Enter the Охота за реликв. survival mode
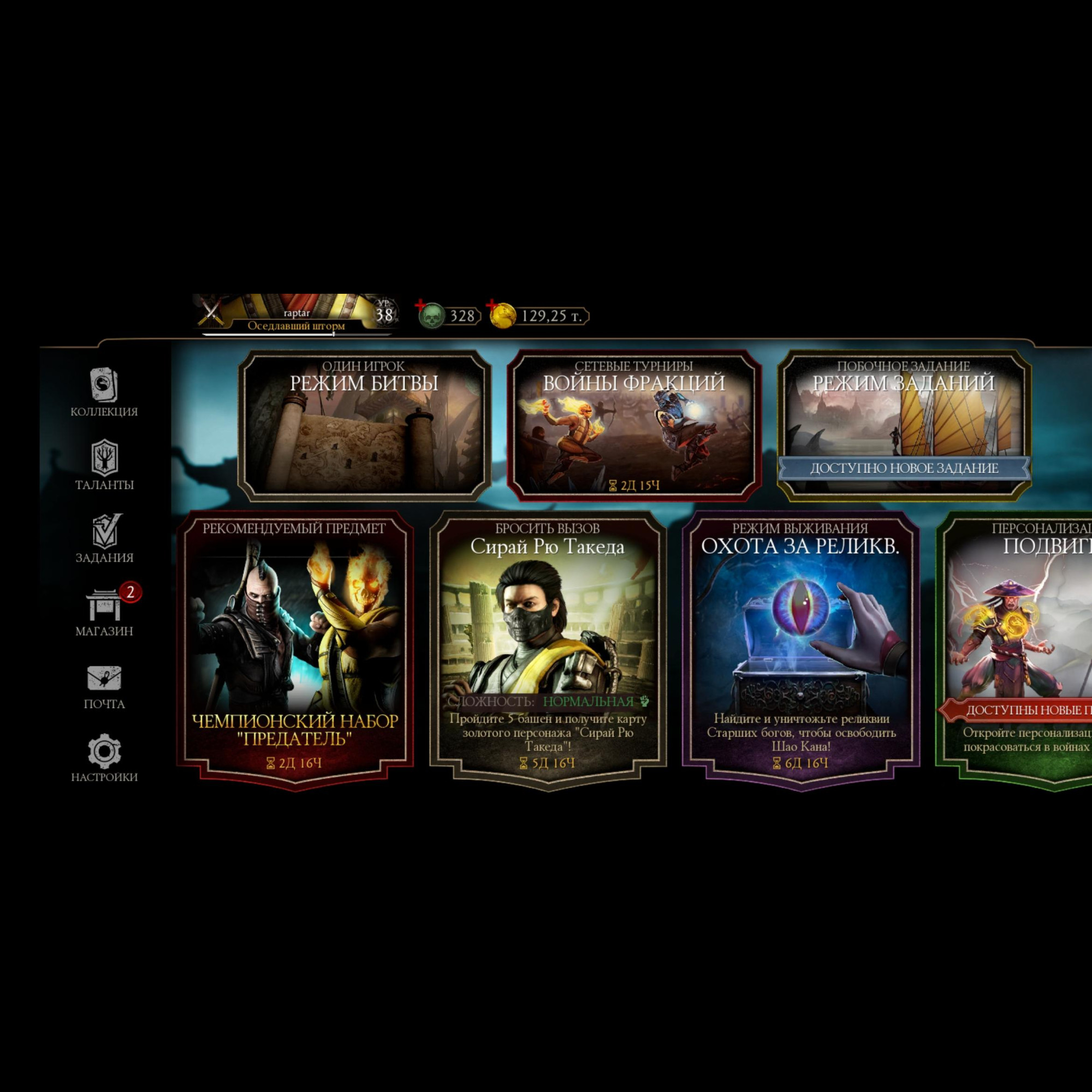The height and width of the screenshot is (1092, 1092). pyautogui.click(x=800, y=650)
